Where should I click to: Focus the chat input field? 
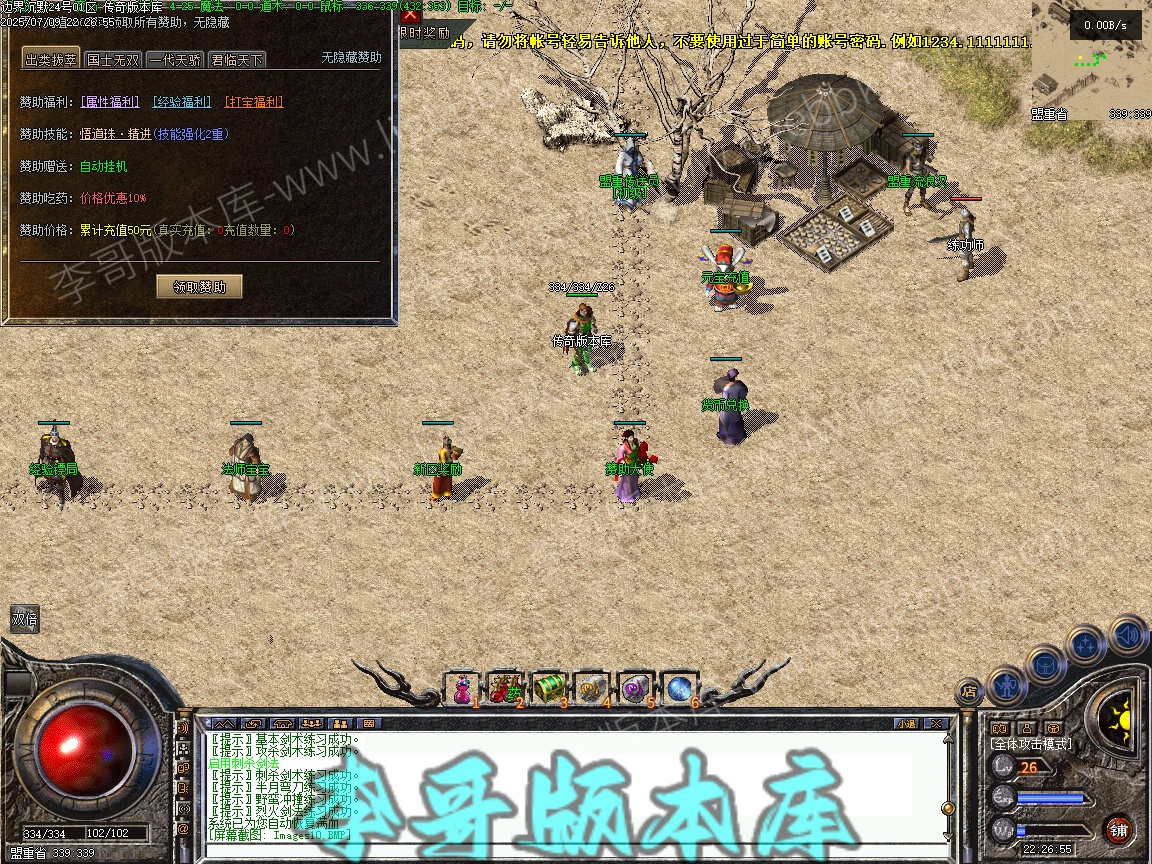pyautogui.click(x=570, y=848)
